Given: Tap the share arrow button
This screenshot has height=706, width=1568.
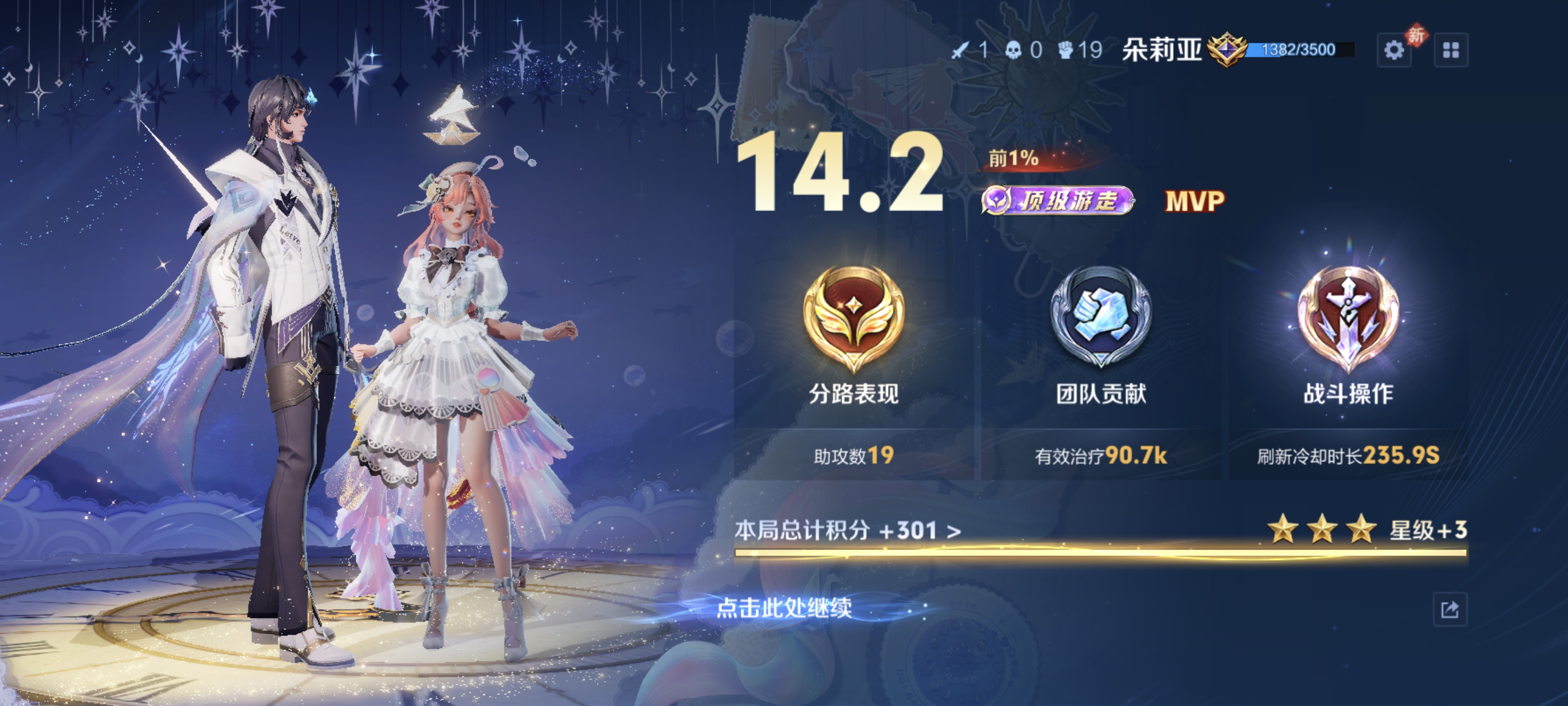Looking at the screenshot, I should pyautogui.click(x=1449, y=609).
